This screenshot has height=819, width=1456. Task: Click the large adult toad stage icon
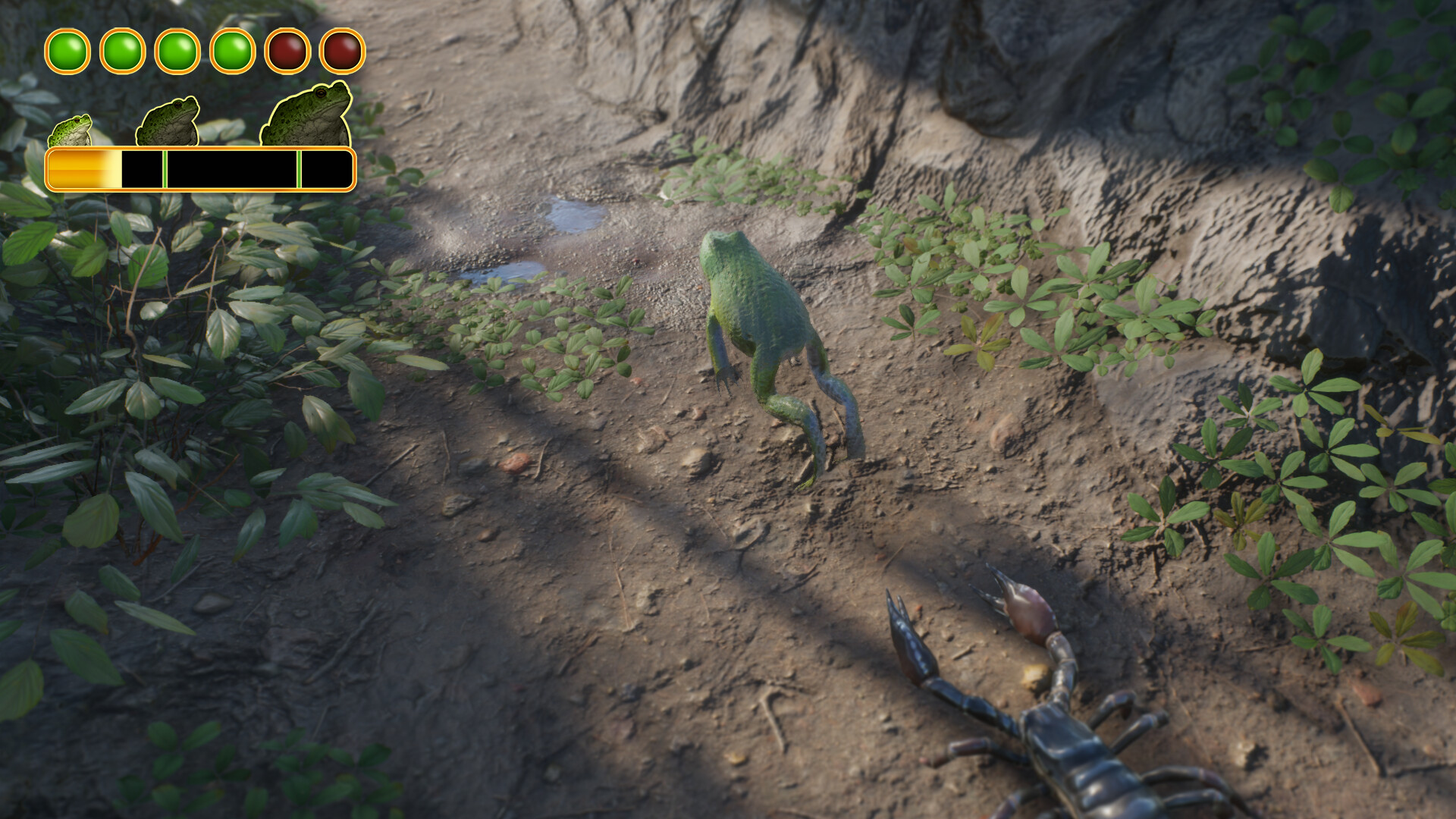[x=303, y=114]
